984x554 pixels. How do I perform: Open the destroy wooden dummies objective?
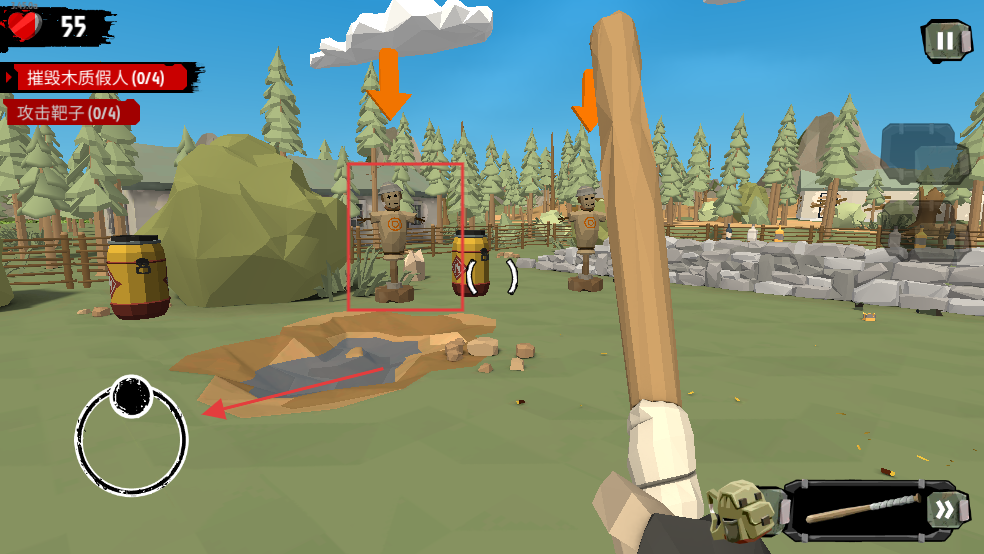[x=96, y=77]
